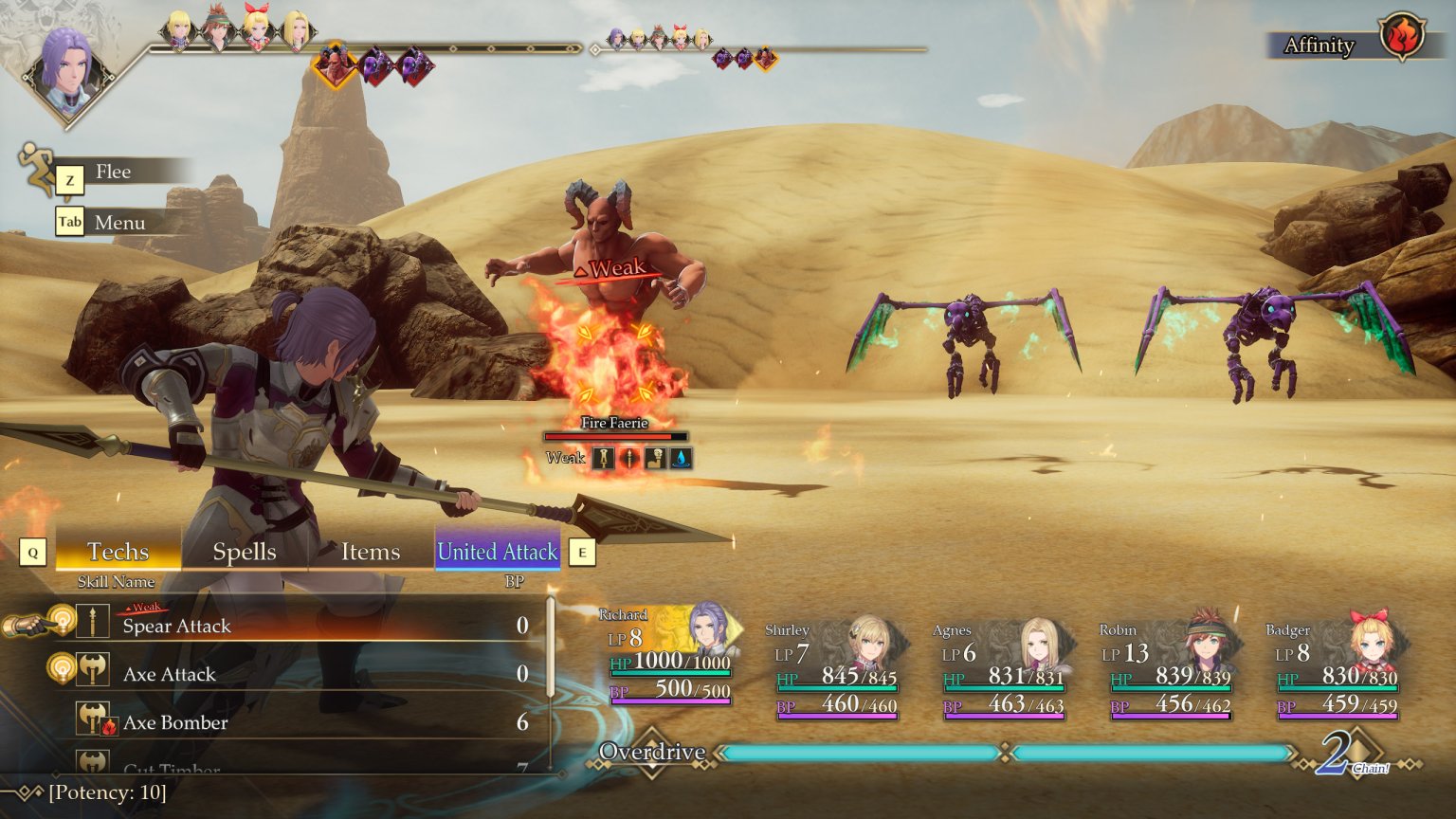The height and width of the screenshot is (819, 1456).
Task: Click the hammer weakness icon under Fire Faerie
Action: click(x=656, y=458)
